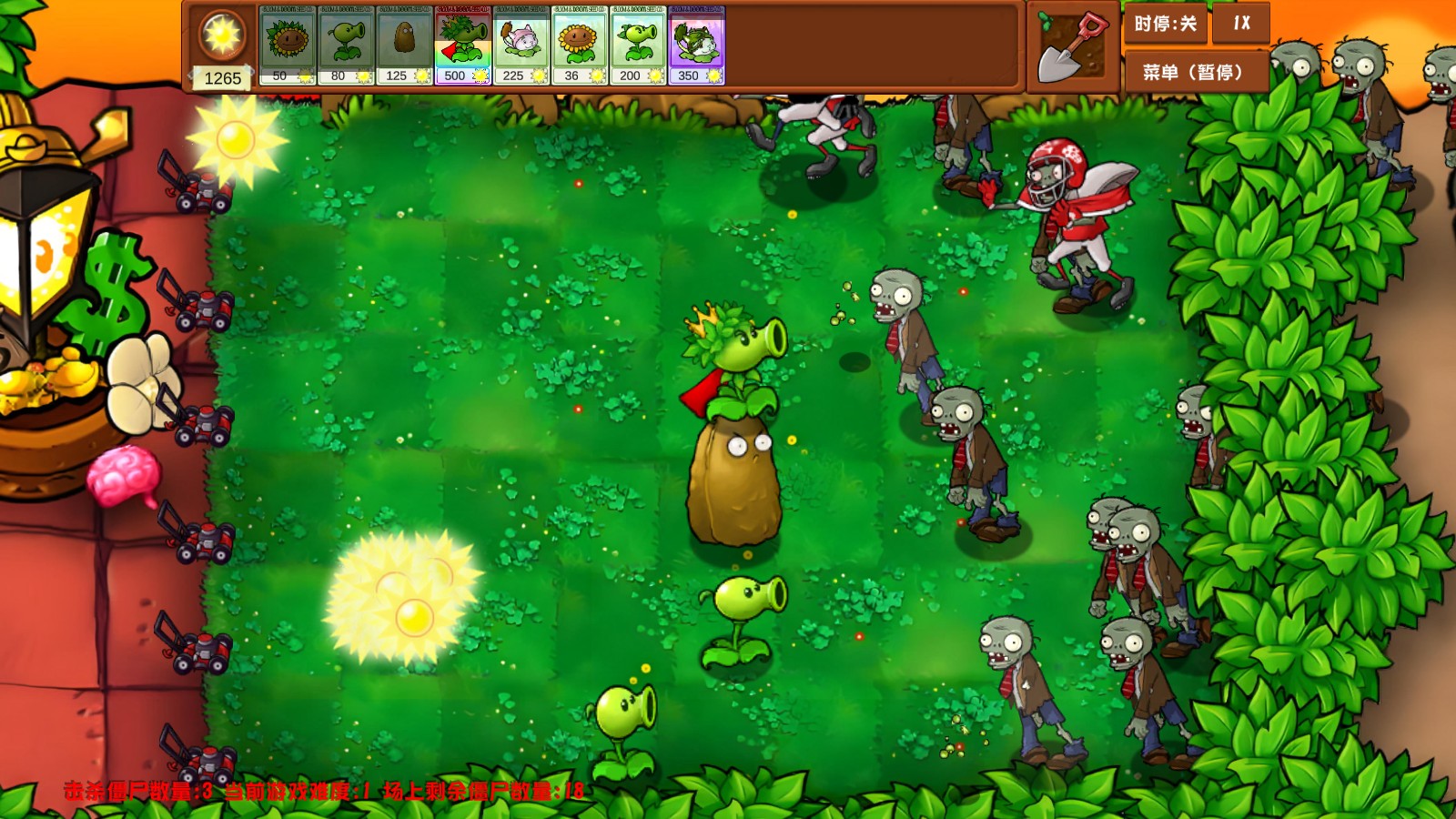1456x819 pixels.
Task: Select the purple 350-cost cat plant packet
Action: point(698,45)
